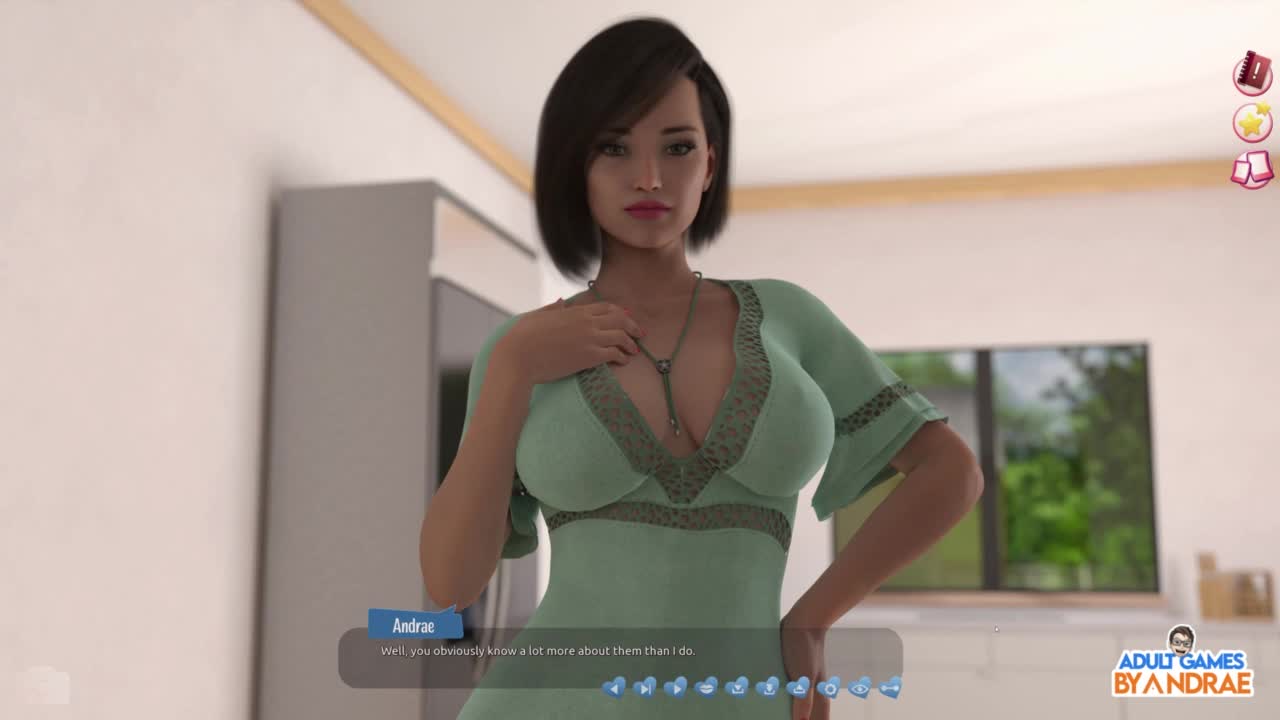The image size is (1280, 720).
Task: Click the up-arrow load heart button
Action: (798, 687)
